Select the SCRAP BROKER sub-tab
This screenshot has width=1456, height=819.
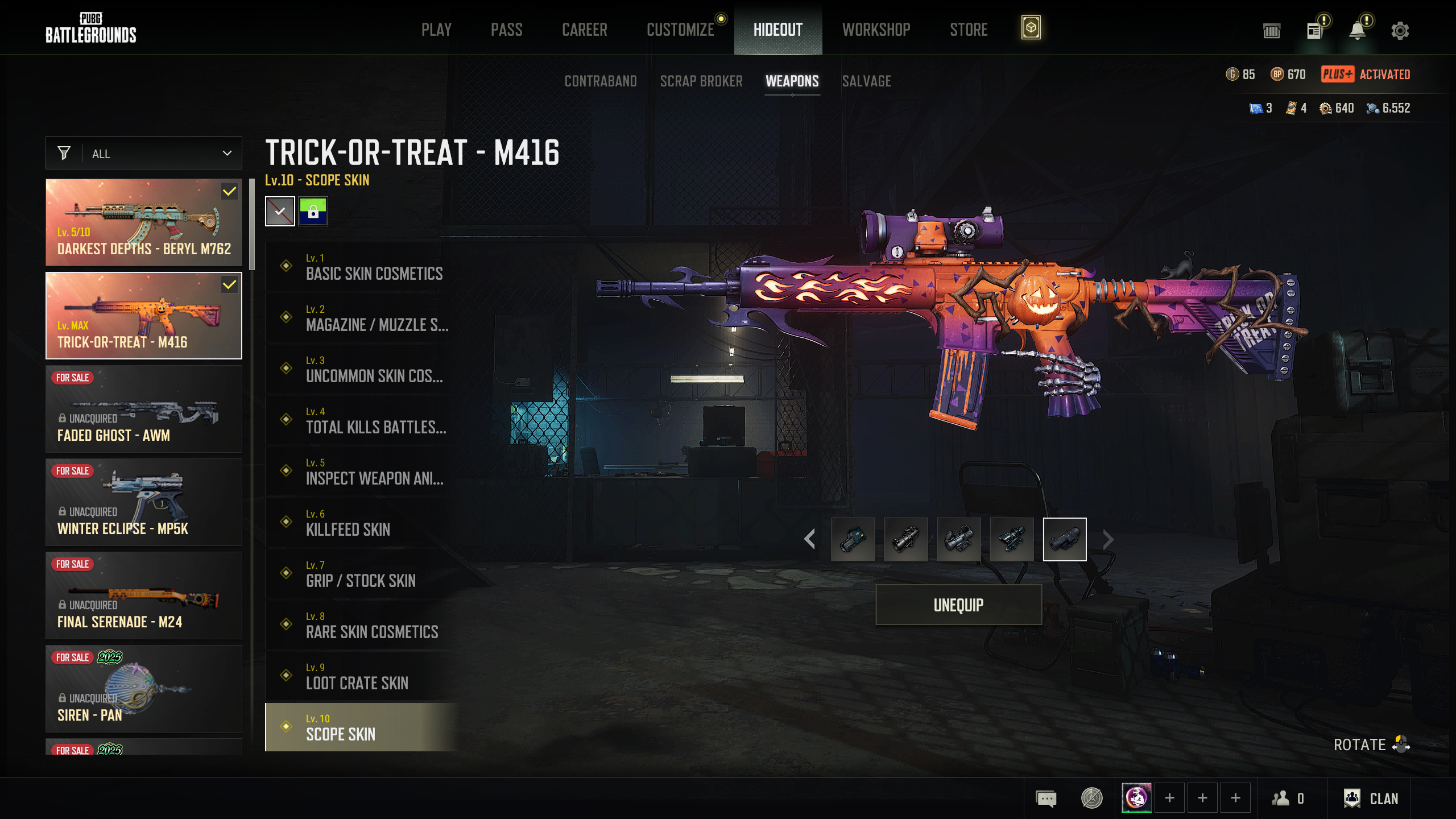tap(701, 81)
